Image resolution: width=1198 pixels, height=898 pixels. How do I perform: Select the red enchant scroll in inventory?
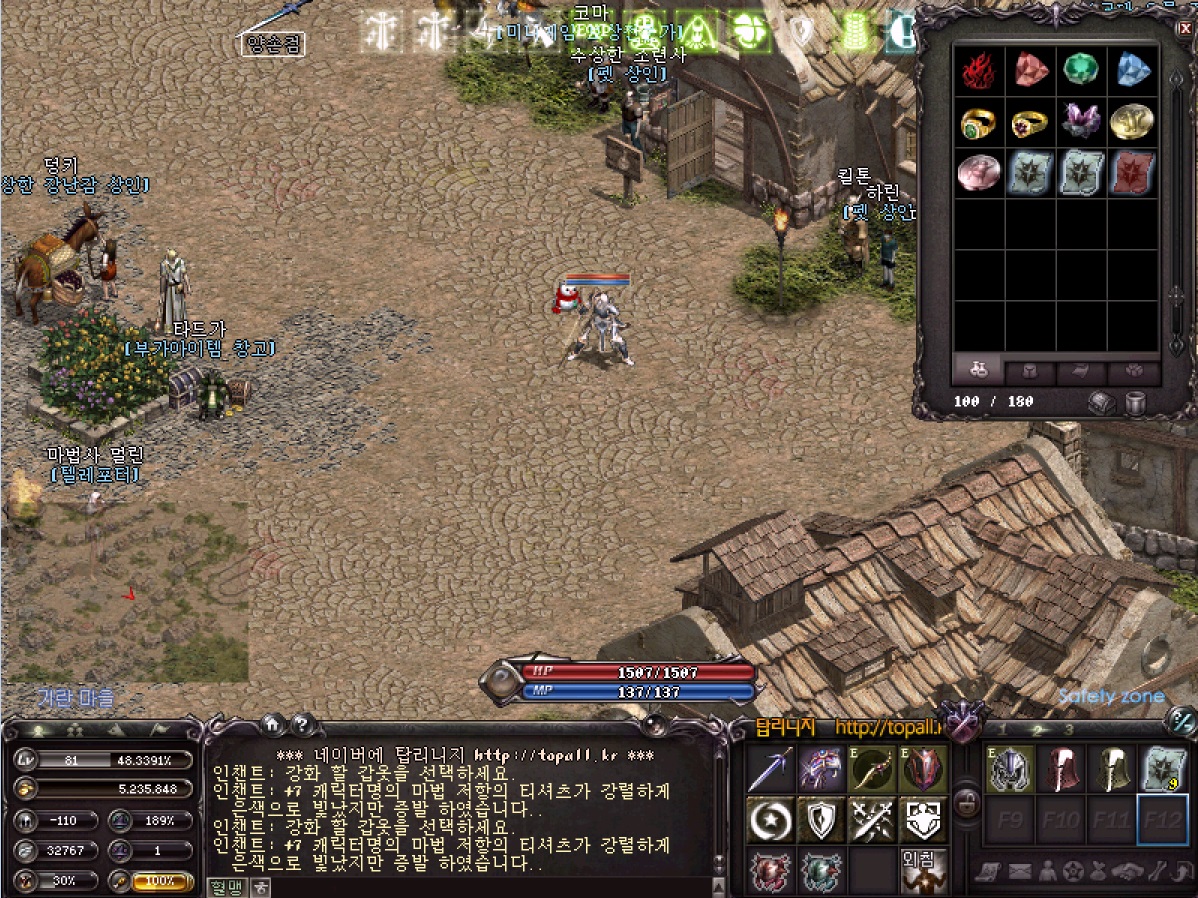1132,172
